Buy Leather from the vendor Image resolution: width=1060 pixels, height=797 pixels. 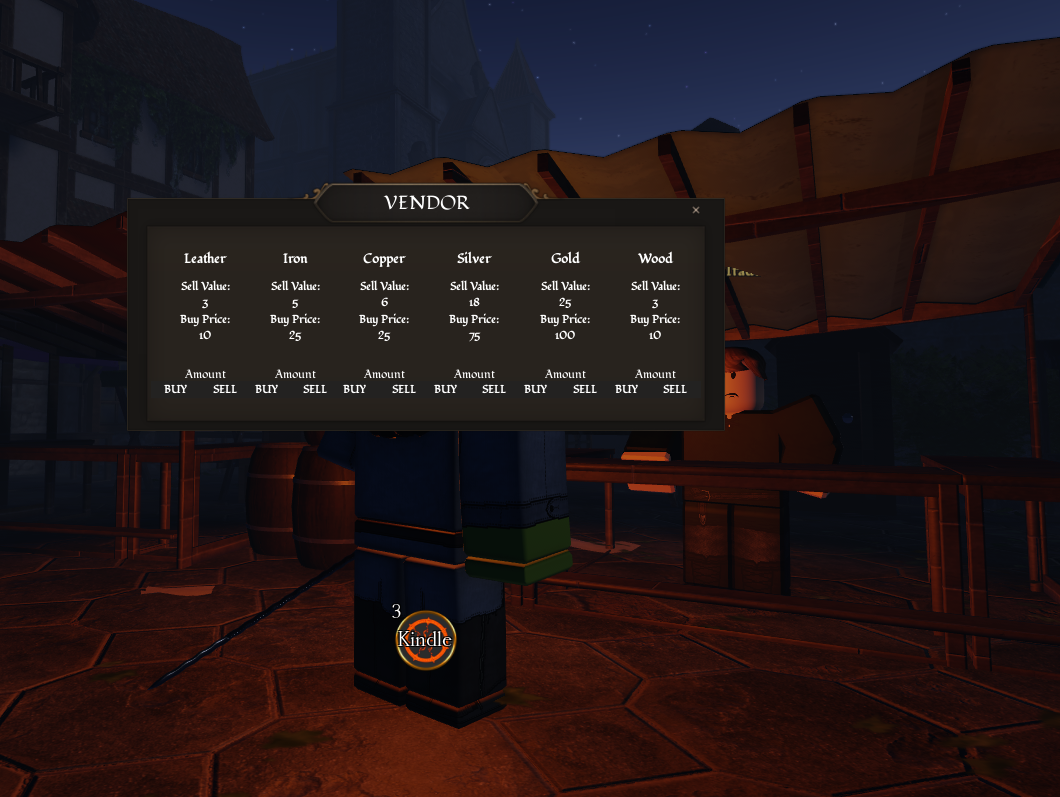[176, 389]
